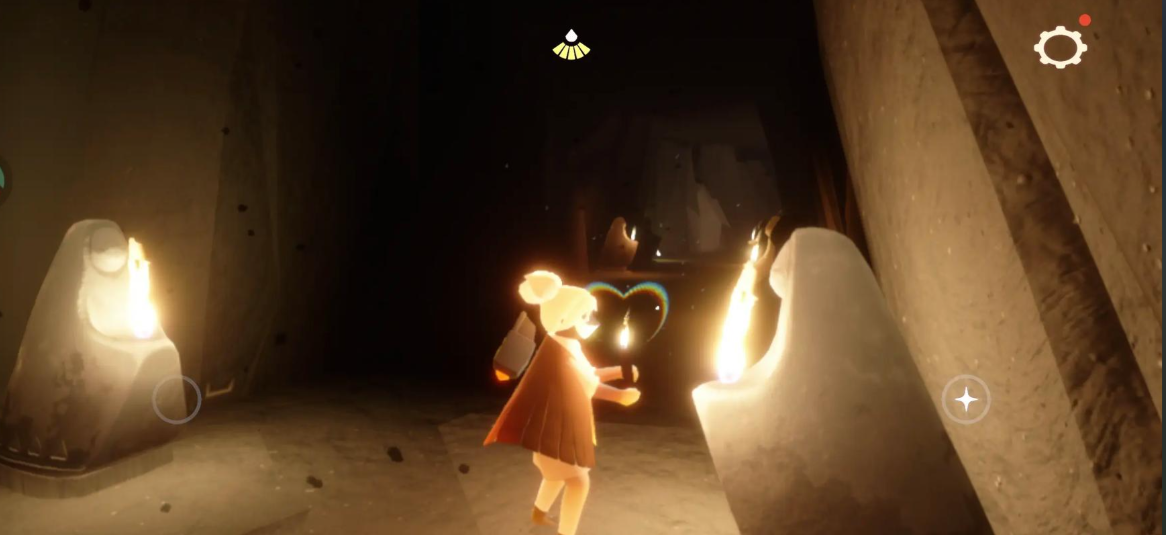The image size is (1166, 535).
Task: Open the settings gear menu
Action: 1060,47
